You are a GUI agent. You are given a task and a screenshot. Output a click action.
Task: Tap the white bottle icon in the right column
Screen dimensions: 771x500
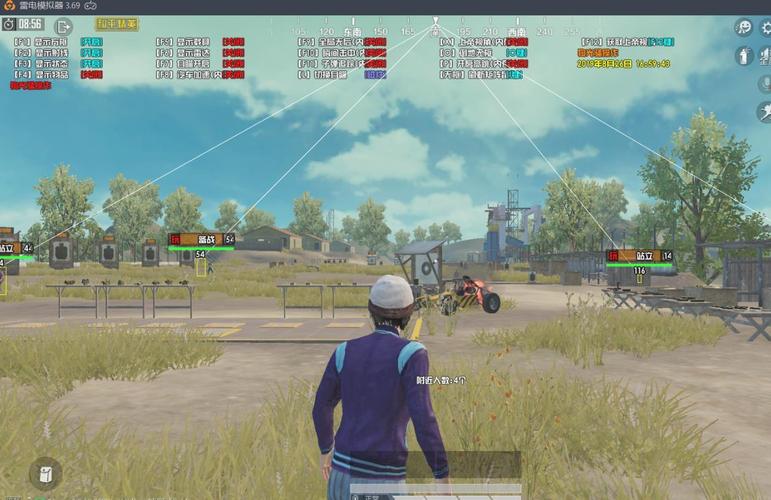(x=744, y=56)
